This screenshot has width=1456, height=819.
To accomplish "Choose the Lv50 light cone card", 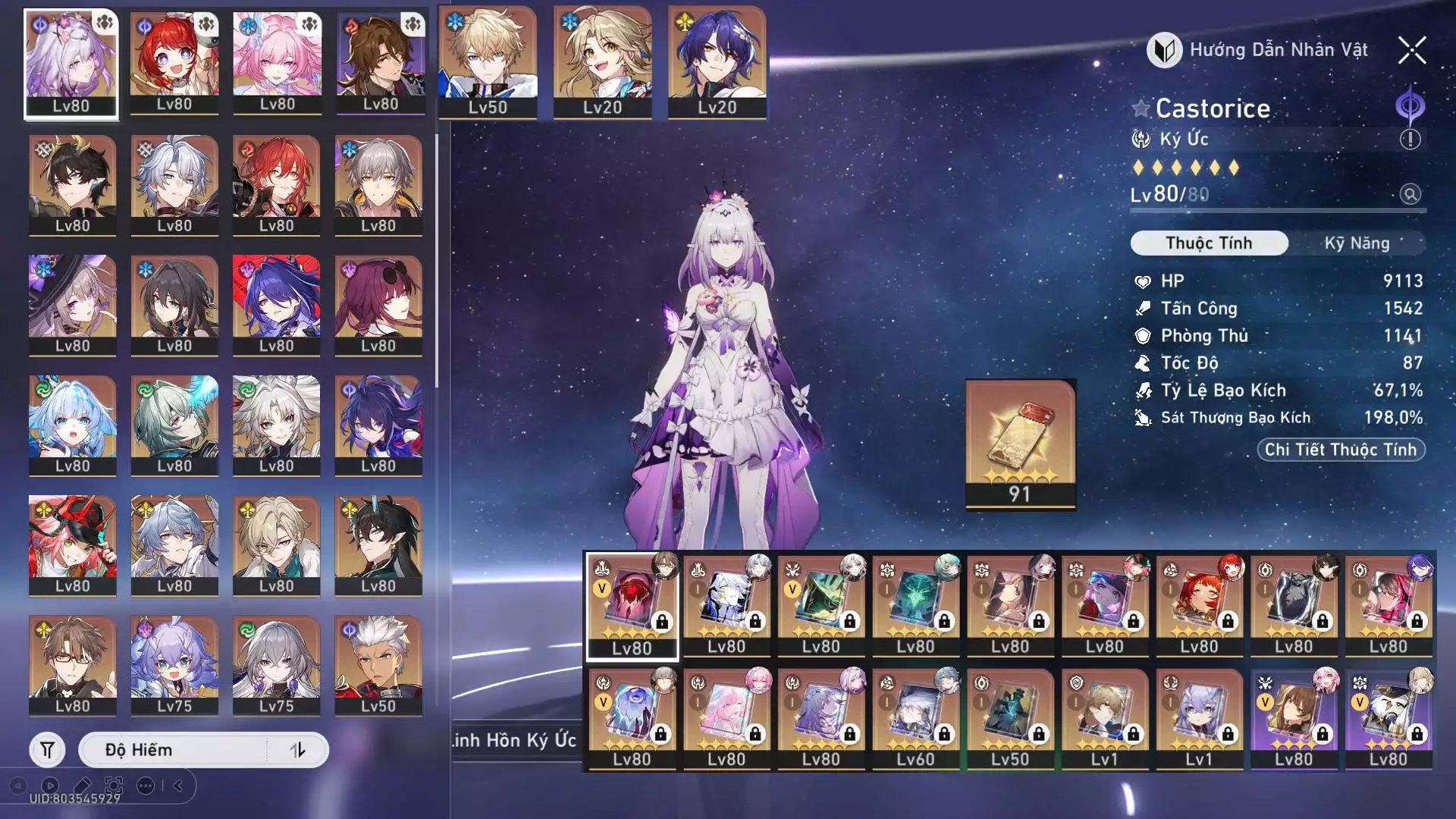I will (1009, 718).
